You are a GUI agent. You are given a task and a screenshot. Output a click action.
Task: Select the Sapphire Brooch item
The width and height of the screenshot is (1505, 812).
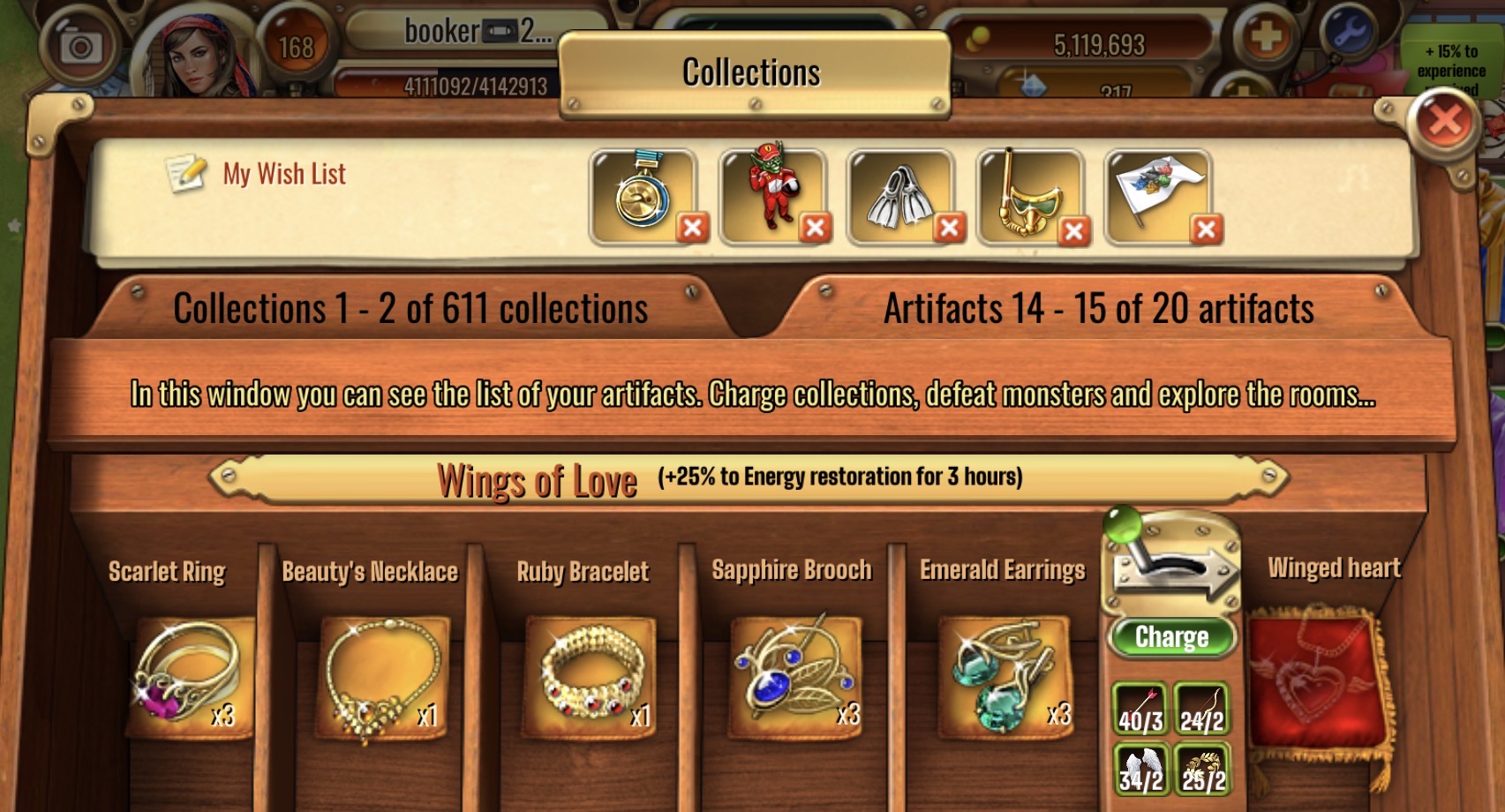click(x=795, y=676)
